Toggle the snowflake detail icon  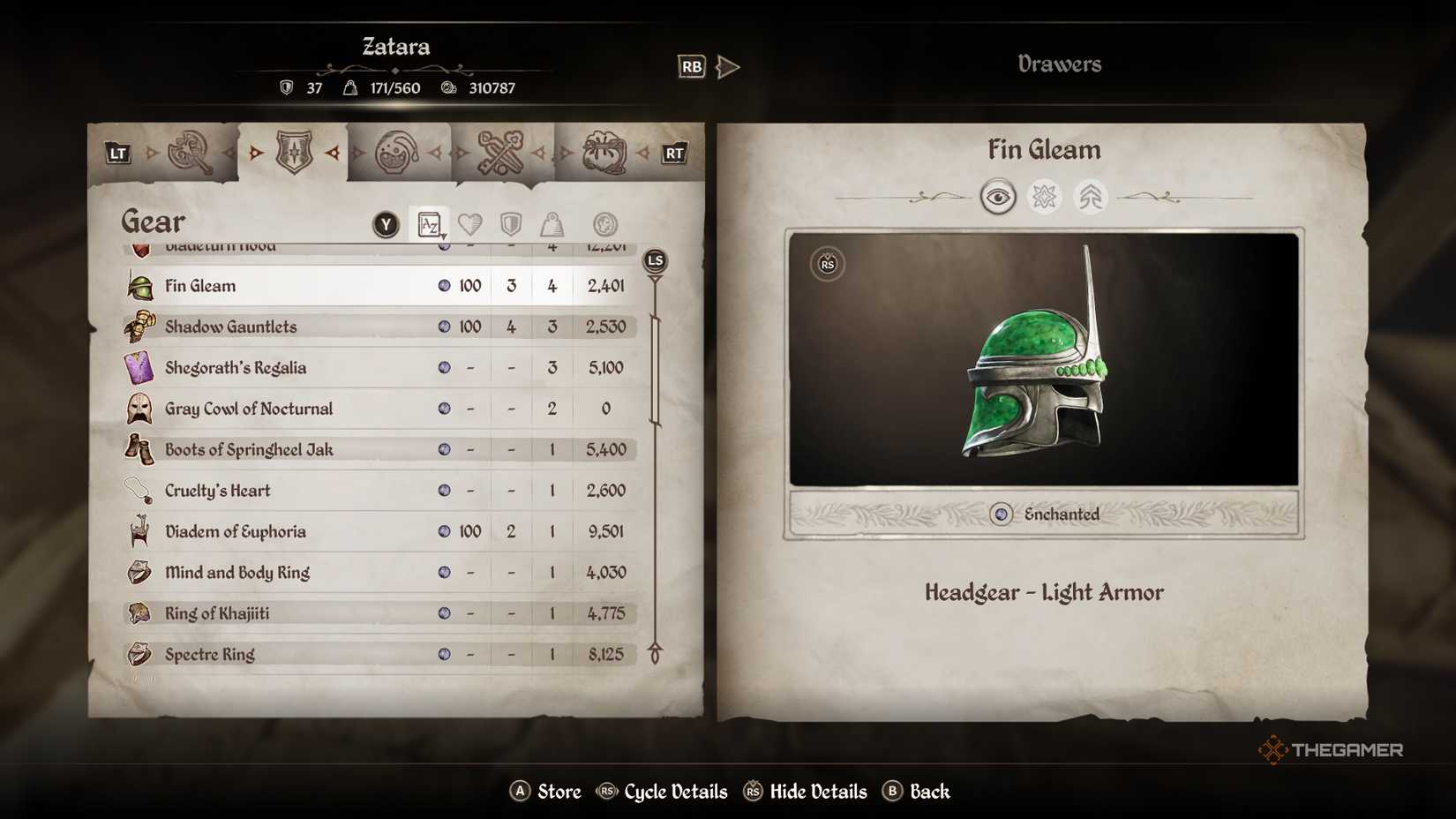click(1043, 196)
